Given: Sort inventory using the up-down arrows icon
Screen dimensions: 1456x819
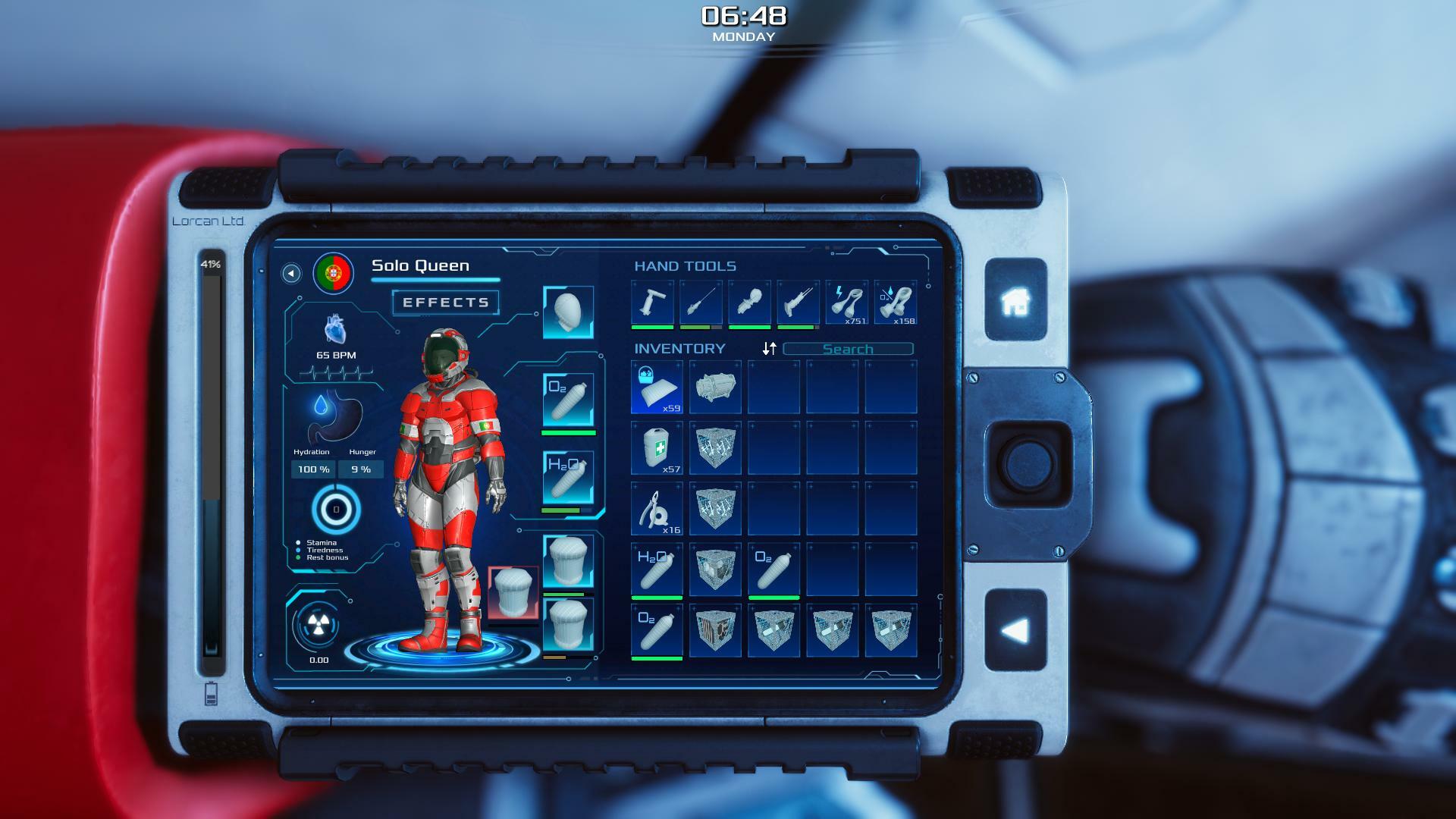Looking at the screenshot, I should point(770,348).
